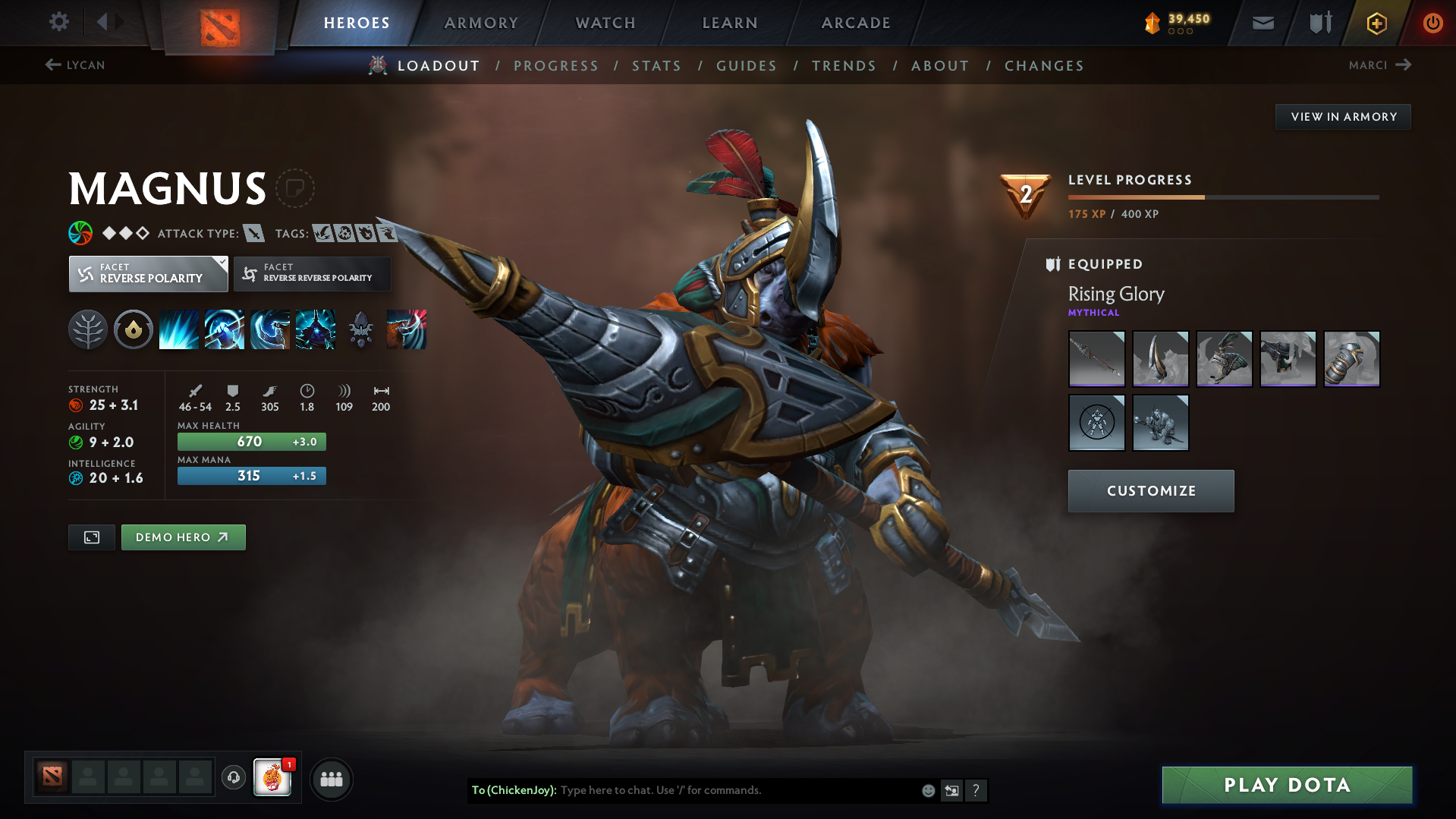Click the Dota 2 logo in top bar
1456x819 pixels.
pos(219,21)
